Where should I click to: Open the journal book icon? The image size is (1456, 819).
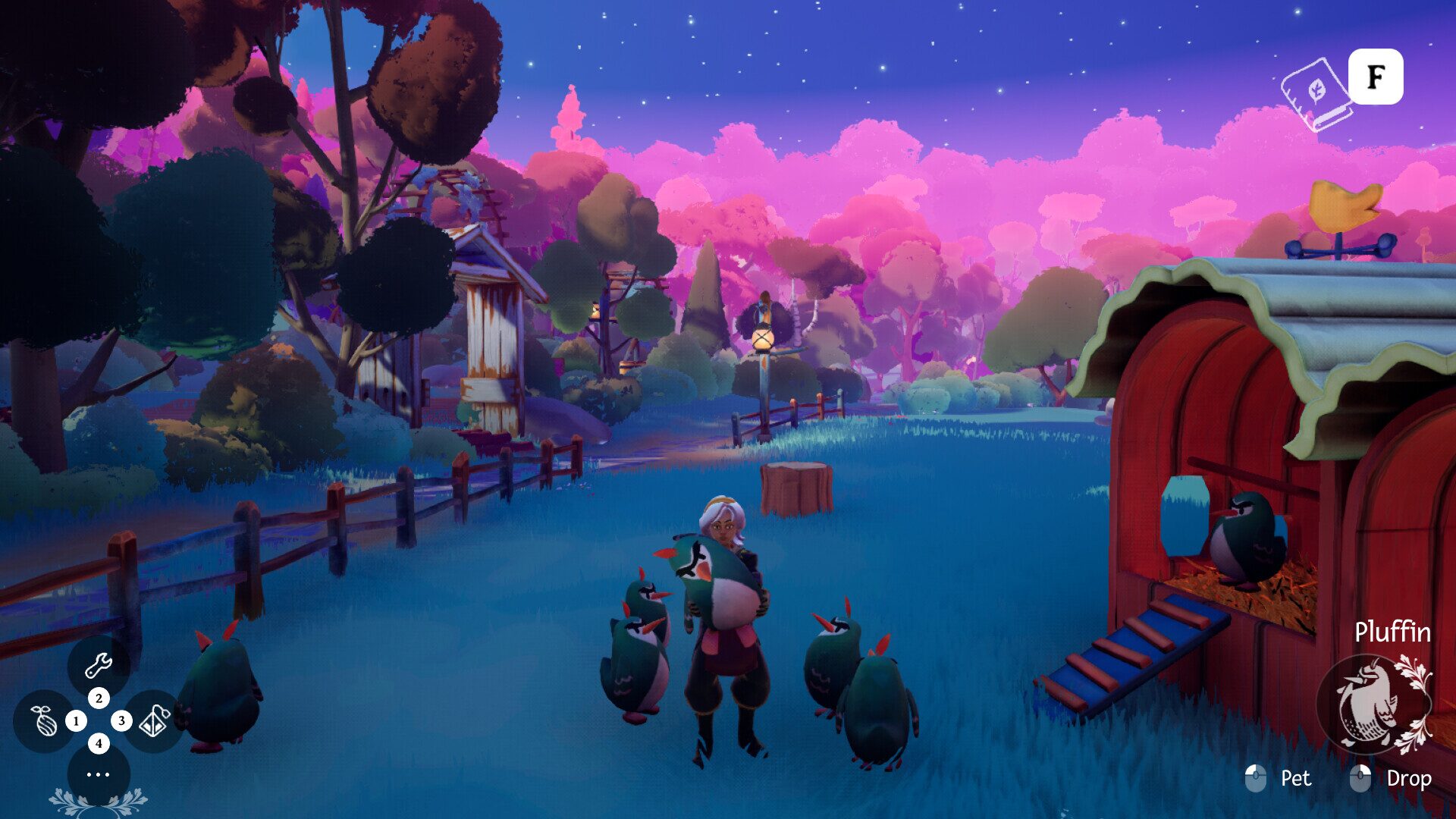coord(1316,94)
